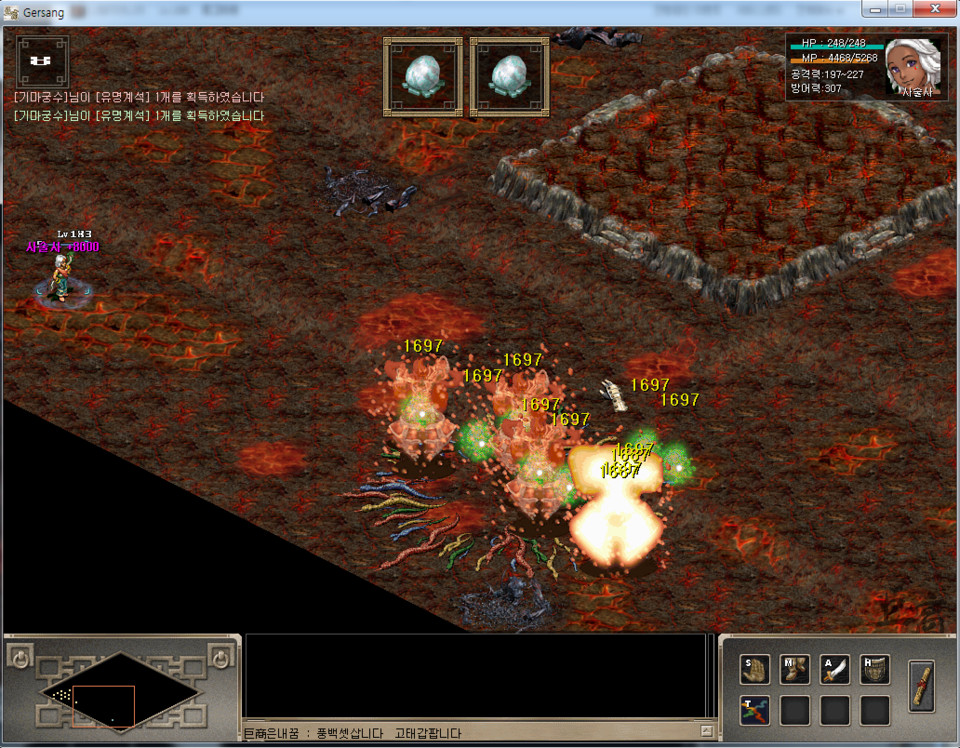This screenshot has width=960, height=748.
Task: Click the small arrow button on chat bar
Action: point(707,732)
